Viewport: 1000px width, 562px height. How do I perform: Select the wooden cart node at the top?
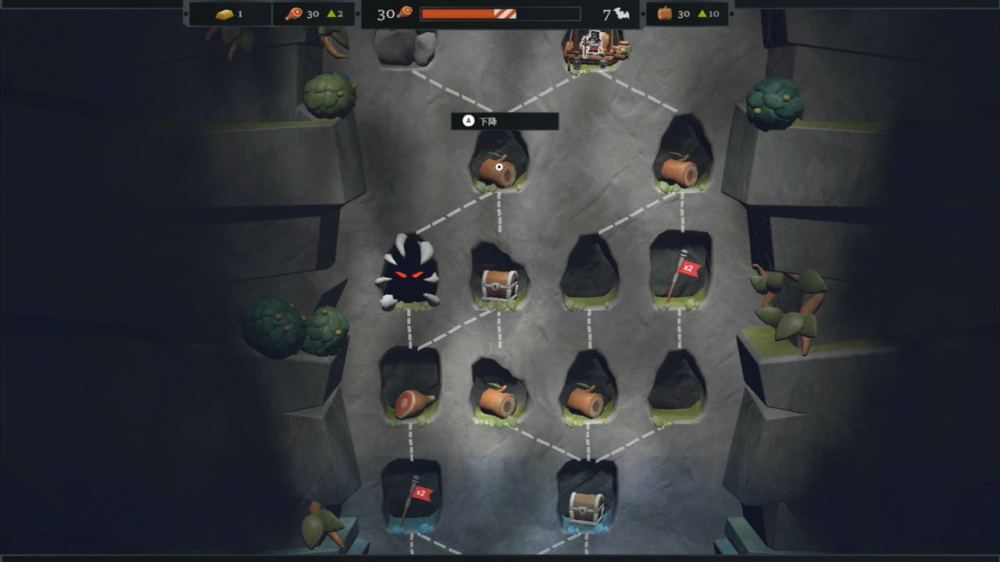pyautogui.click(x=594, y=47)
